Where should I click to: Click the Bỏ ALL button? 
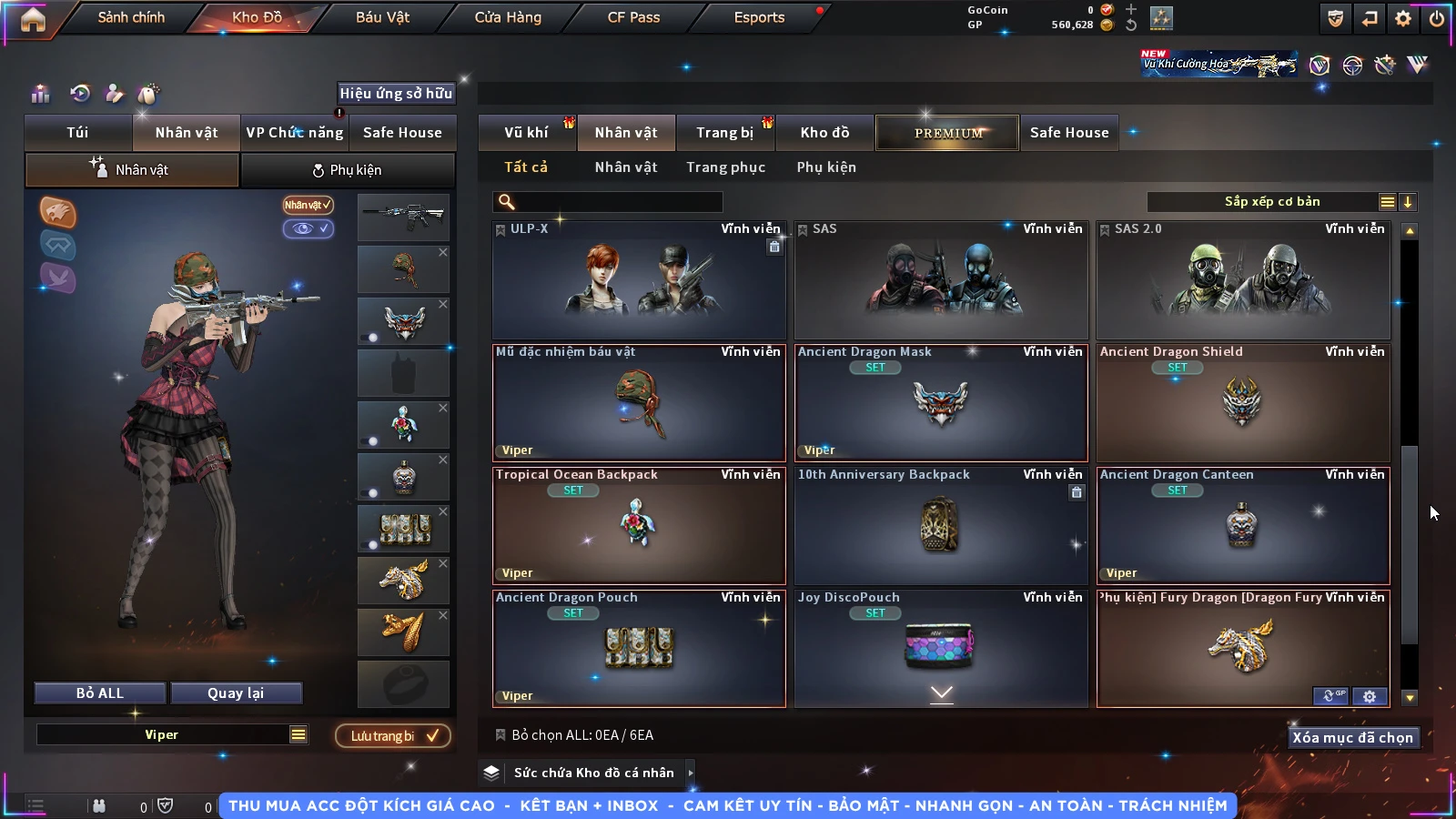[x=100, y=693]
